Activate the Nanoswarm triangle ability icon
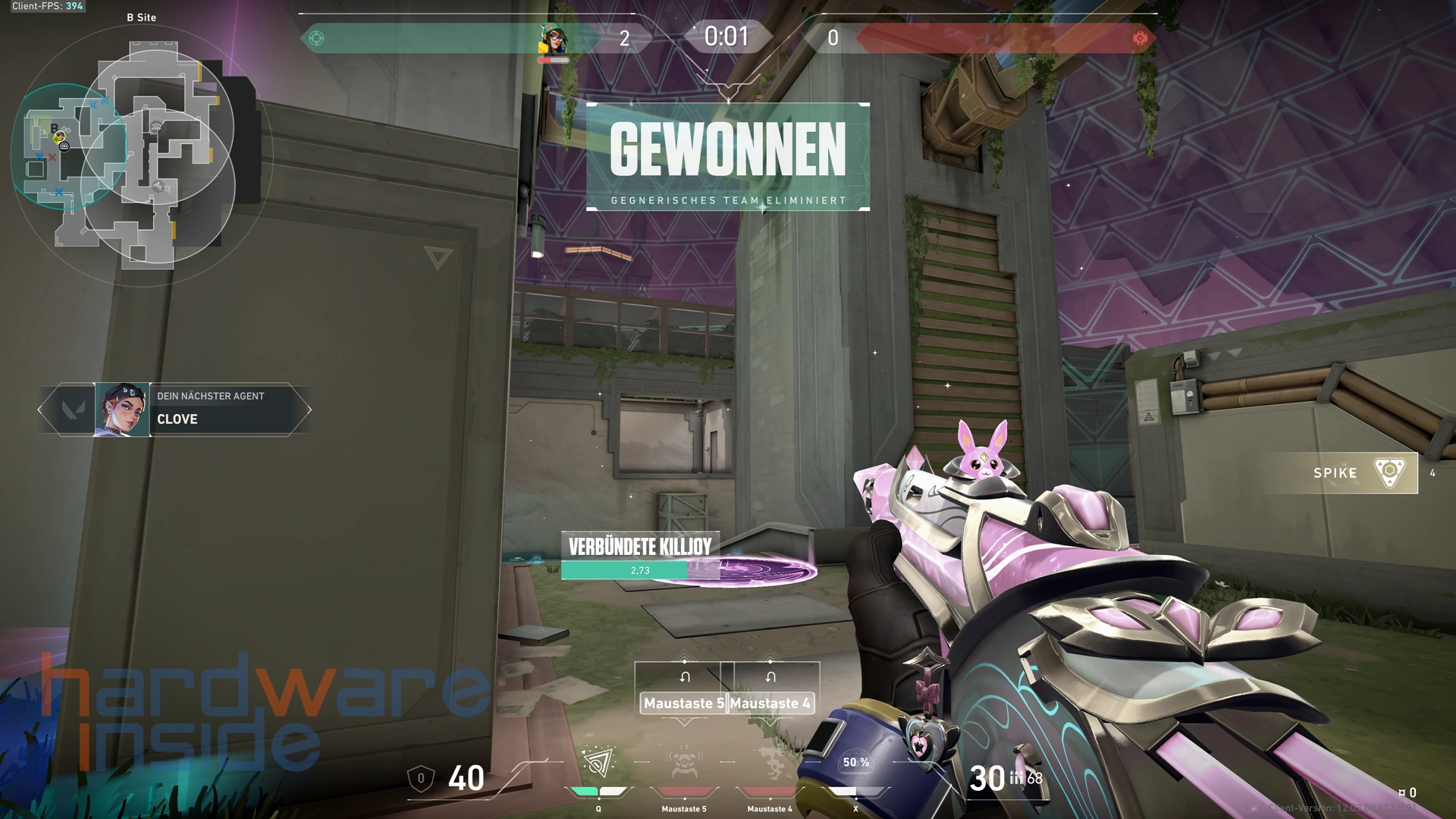The image size is (1456, 819). click(x=598, y=763)
